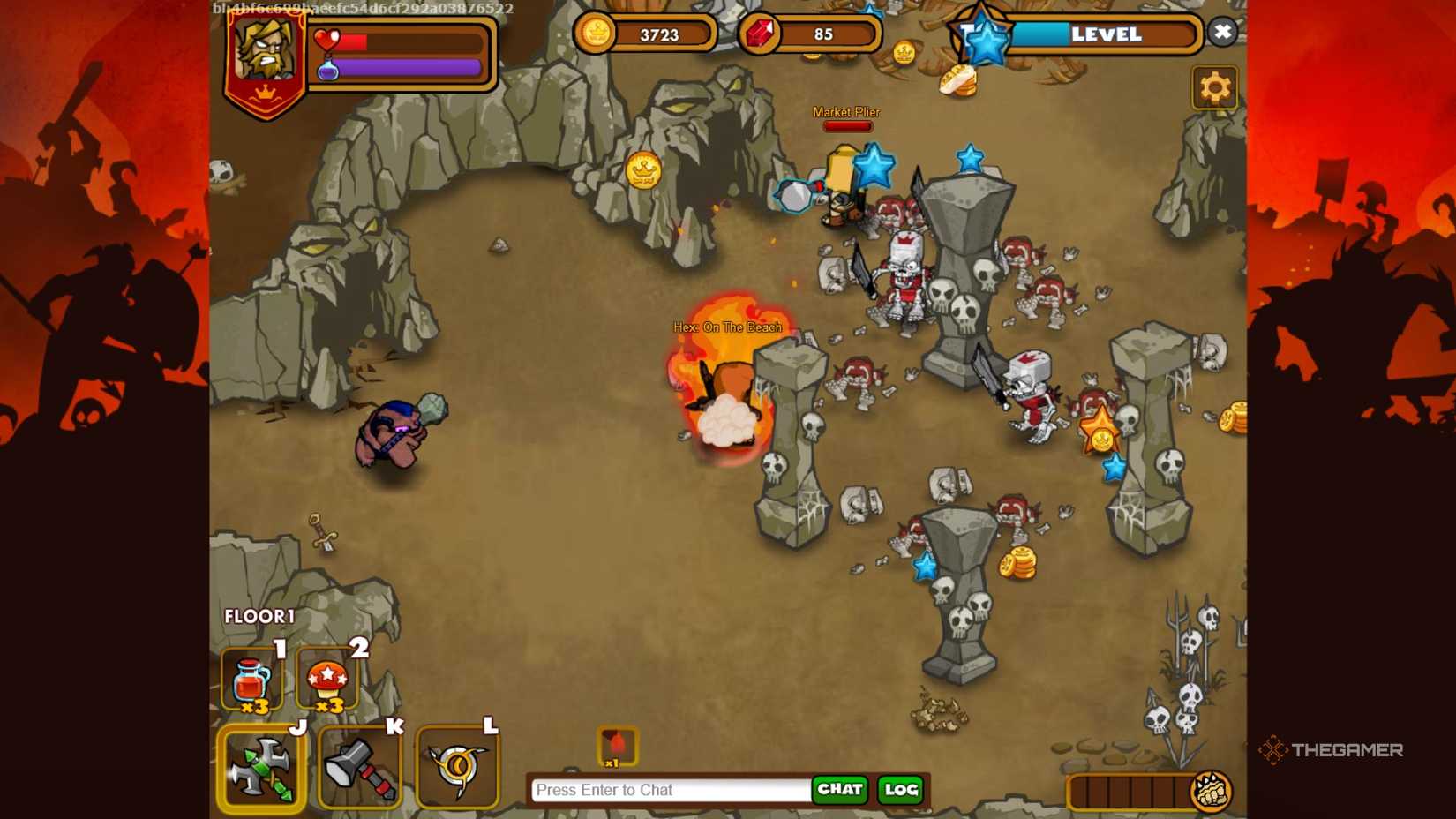Use the red health potion in slot 1
This screenshot has width=1456, height=819.
pos(250,678)
